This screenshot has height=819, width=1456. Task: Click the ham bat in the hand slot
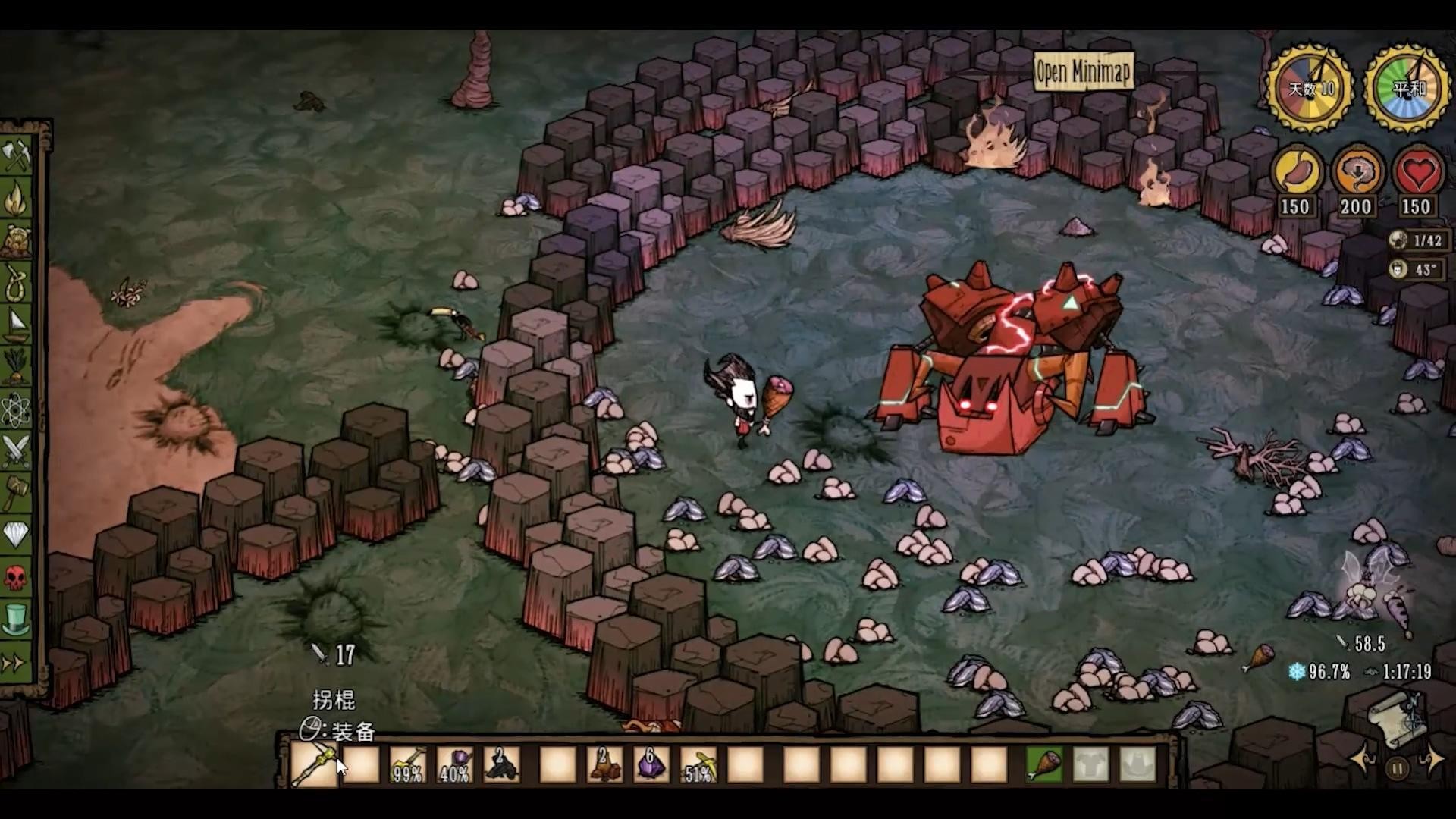coord(1044,764)
